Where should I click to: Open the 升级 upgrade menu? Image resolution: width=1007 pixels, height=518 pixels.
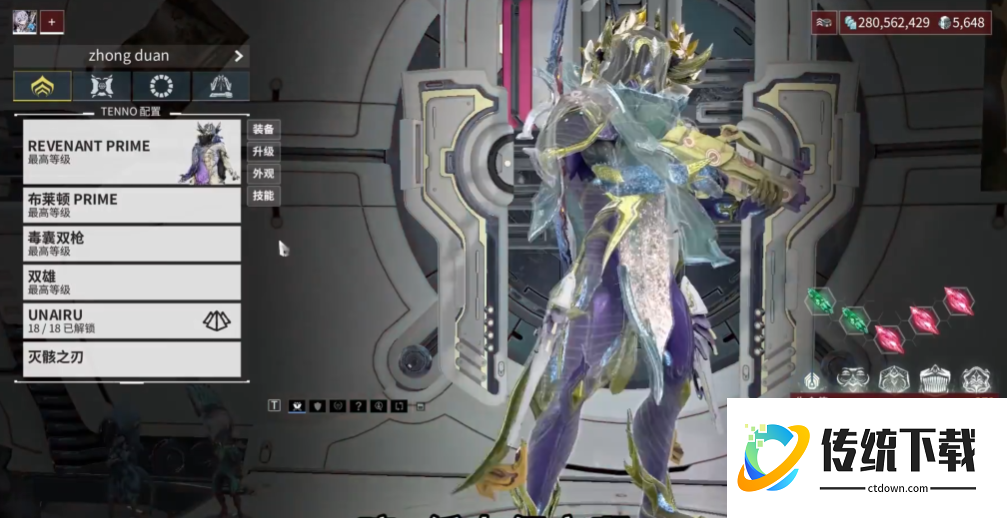click(263, 151)
